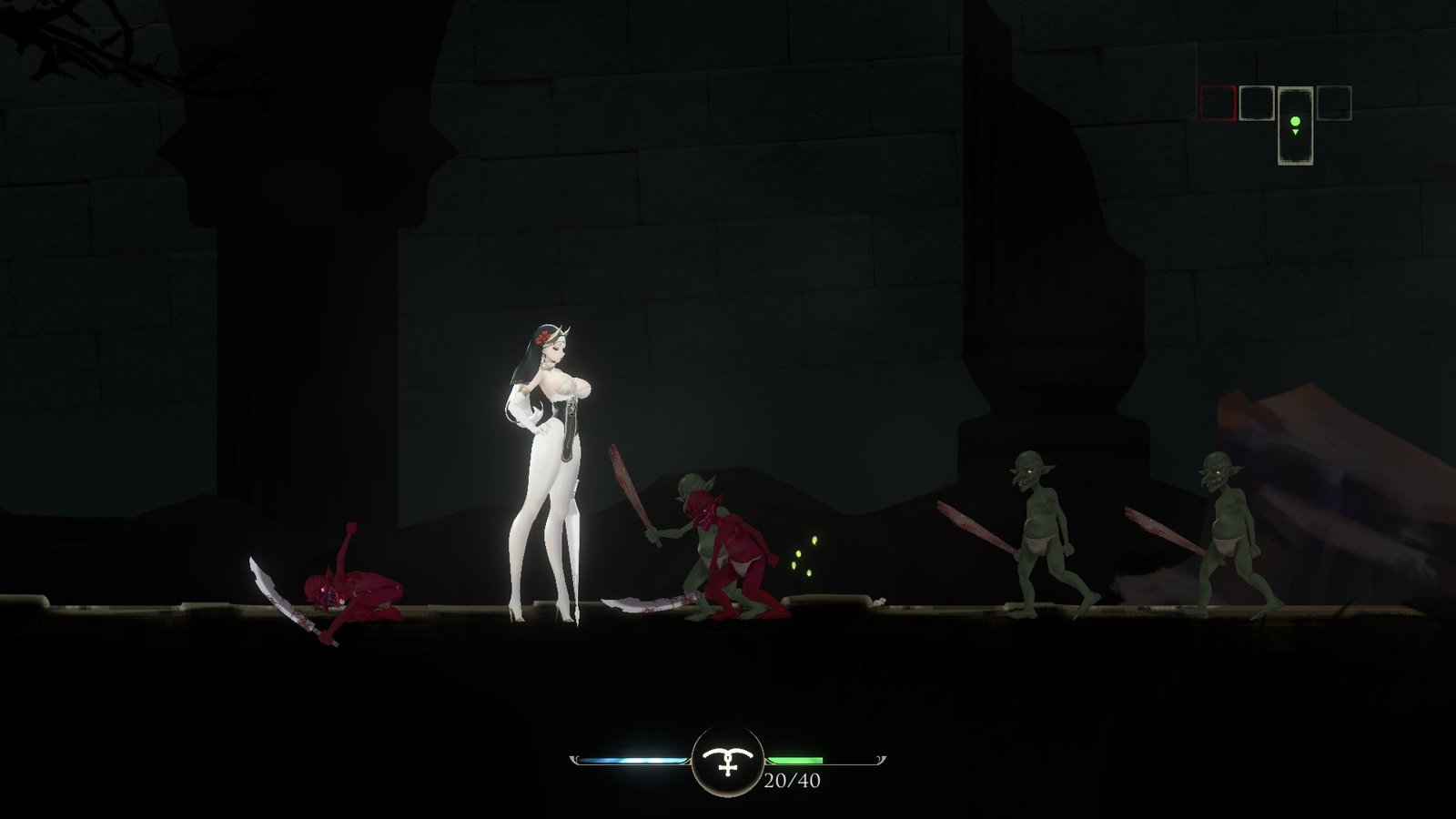Viewport: 1456px width, 819px height.
Task: Click the green down-arrow below the potion dot
Action: 1296,131
